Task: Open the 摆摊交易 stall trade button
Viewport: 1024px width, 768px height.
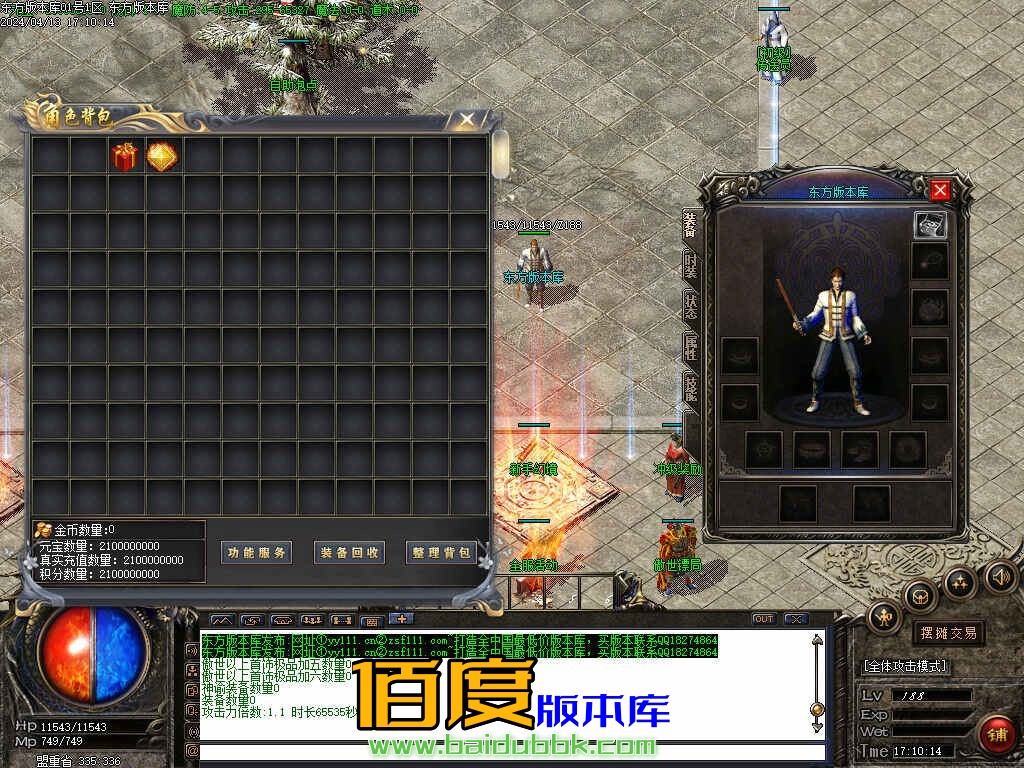Action: point(948,633)
